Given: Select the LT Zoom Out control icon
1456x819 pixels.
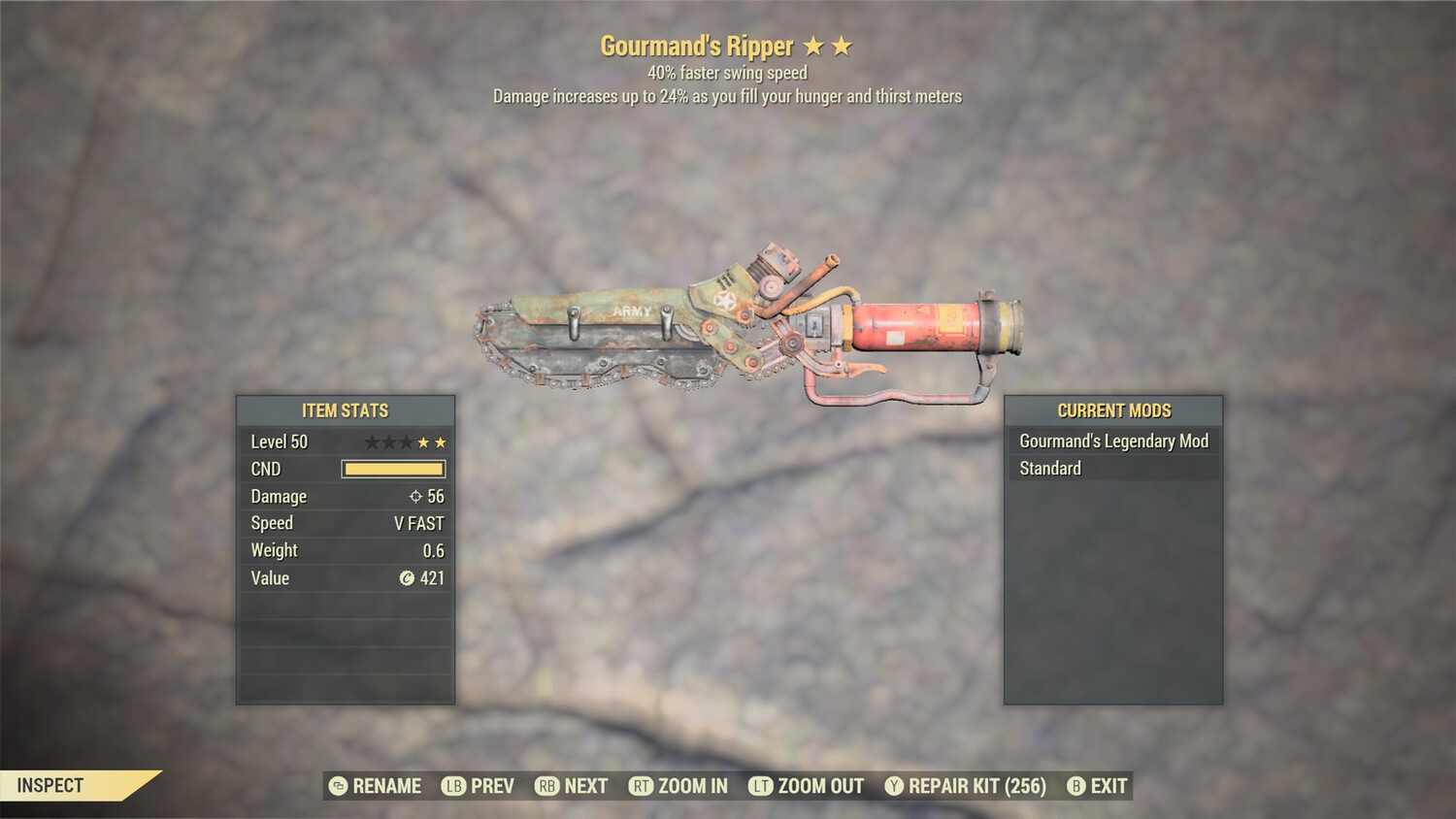Looking at the screenshot, I should pyautogui.click(x=759, y=786).
